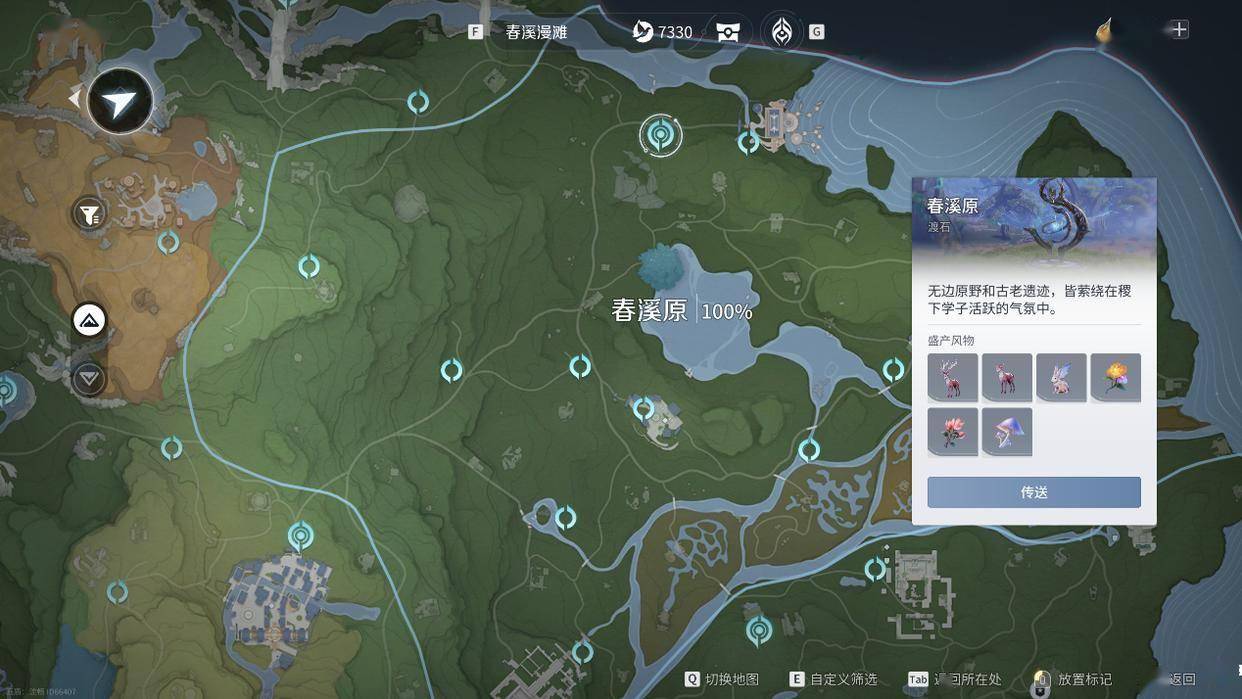Click the 切换地图 switch map option

(722, 679)
